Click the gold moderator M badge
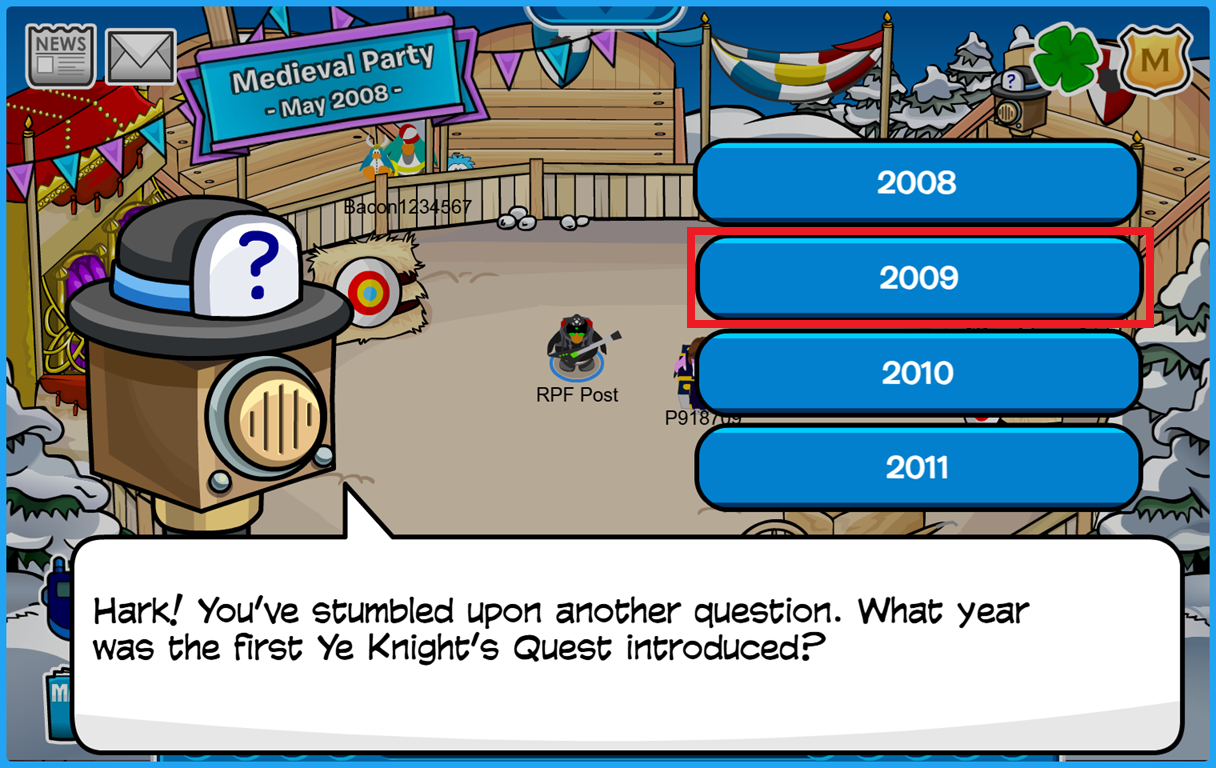This screenshot has width=1216, height=768. (x=1154, y=61)
